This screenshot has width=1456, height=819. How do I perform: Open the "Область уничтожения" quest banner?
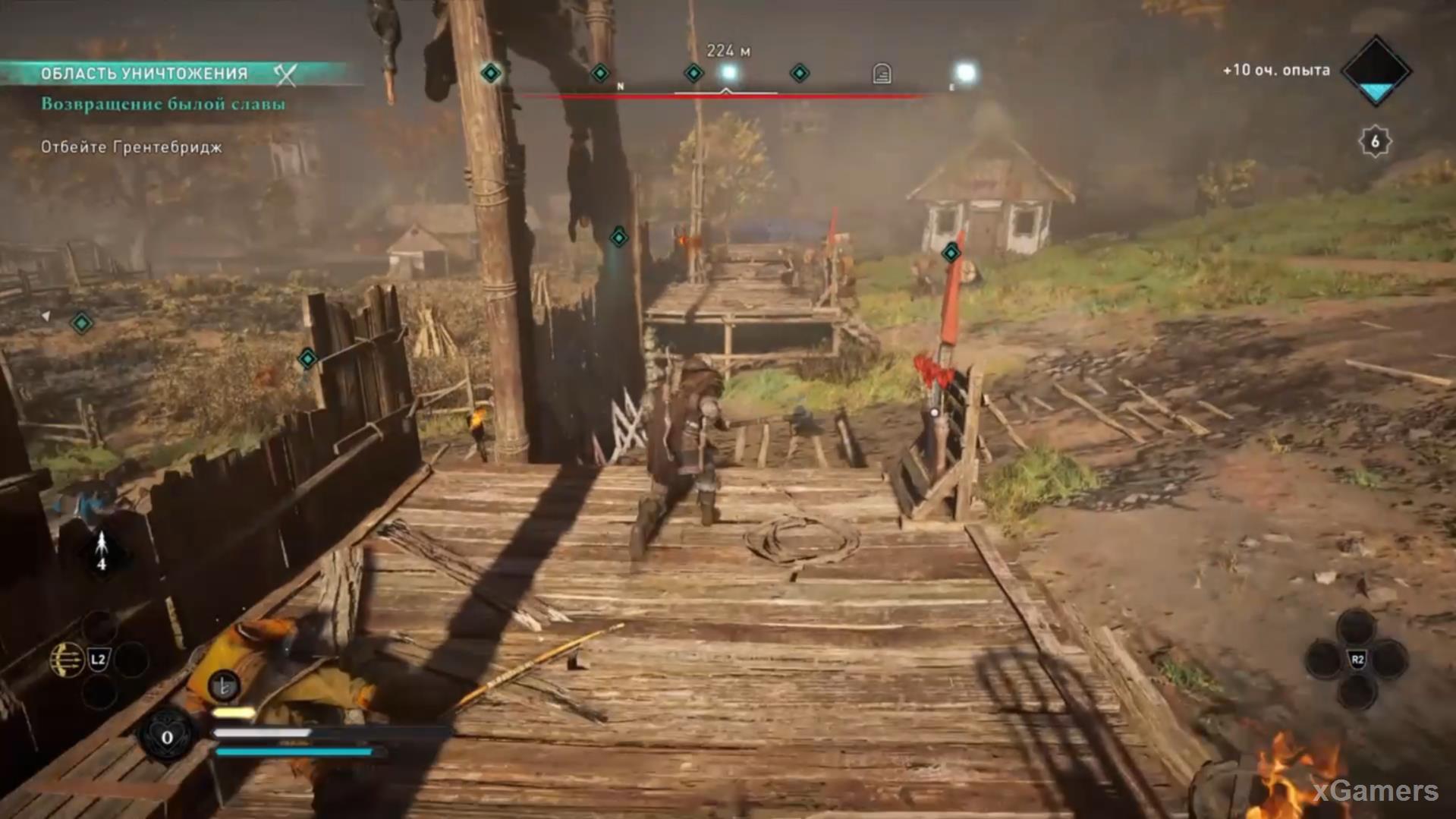pyautogui.click(x=144, y=74)
